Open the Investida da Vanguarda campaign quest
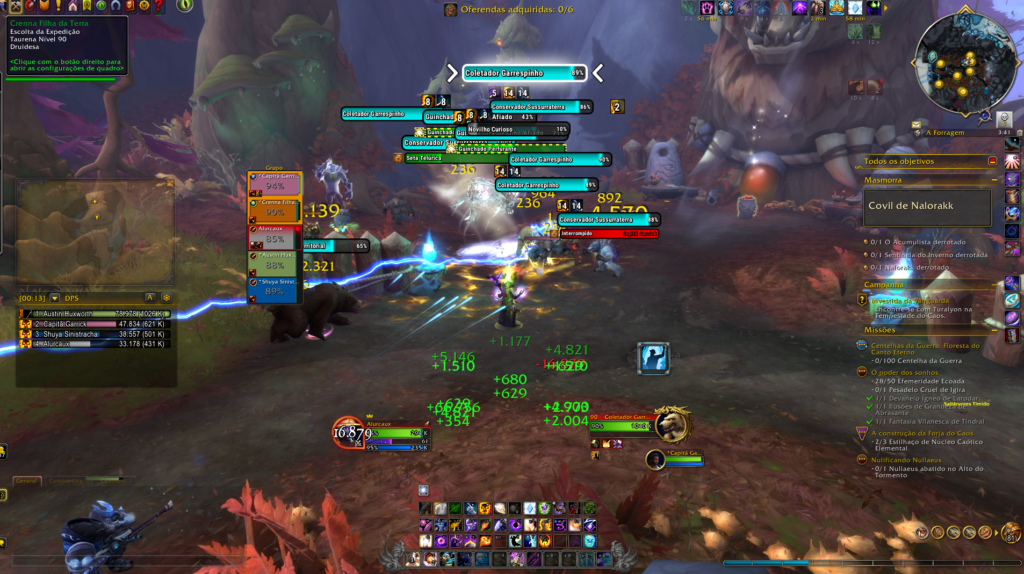This screenshot has width=1024, height=574. [x=911, y=300]
